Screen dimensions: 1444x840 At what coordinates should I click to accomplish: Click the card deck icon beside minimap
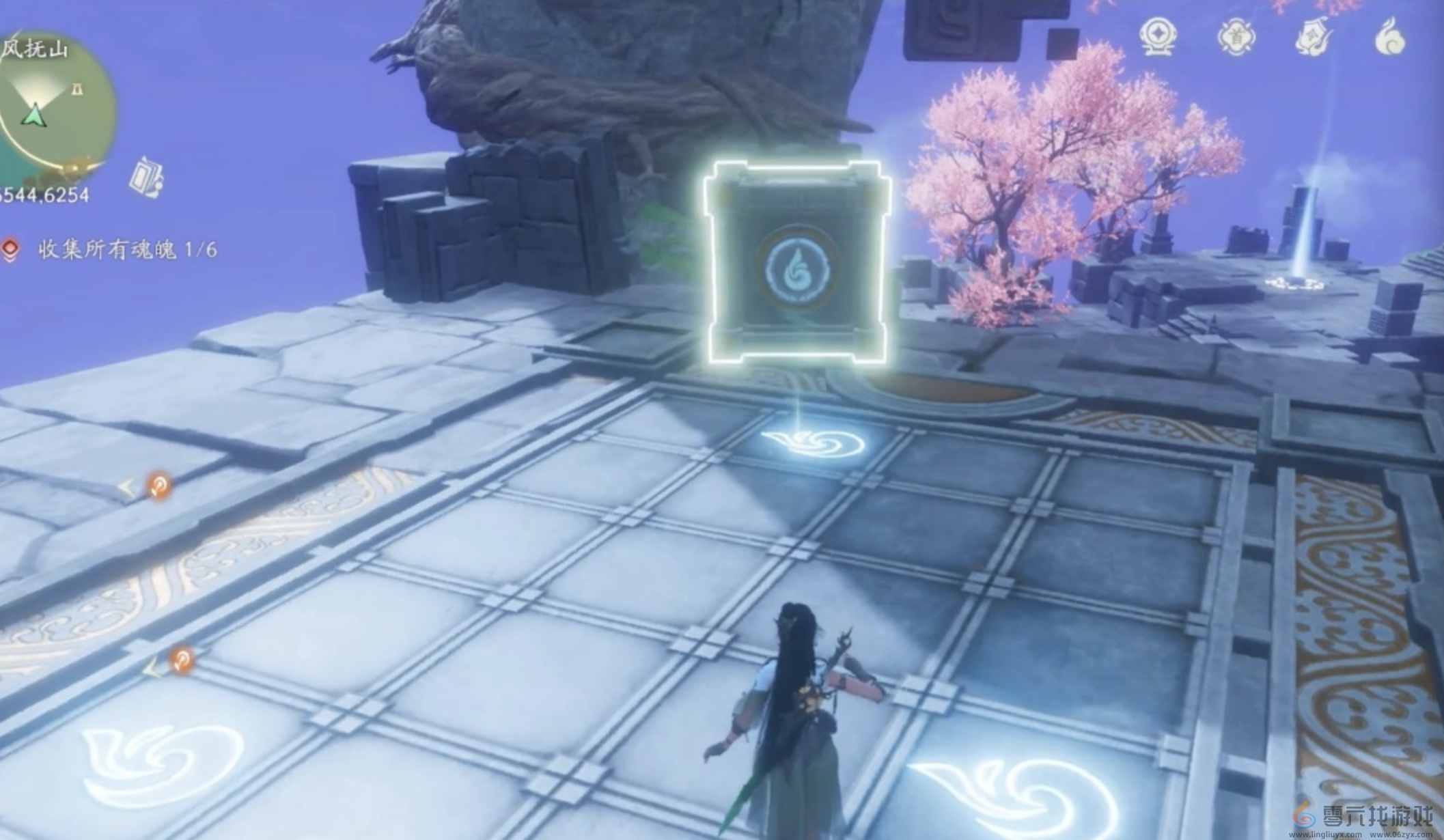(x=146, y=176)
